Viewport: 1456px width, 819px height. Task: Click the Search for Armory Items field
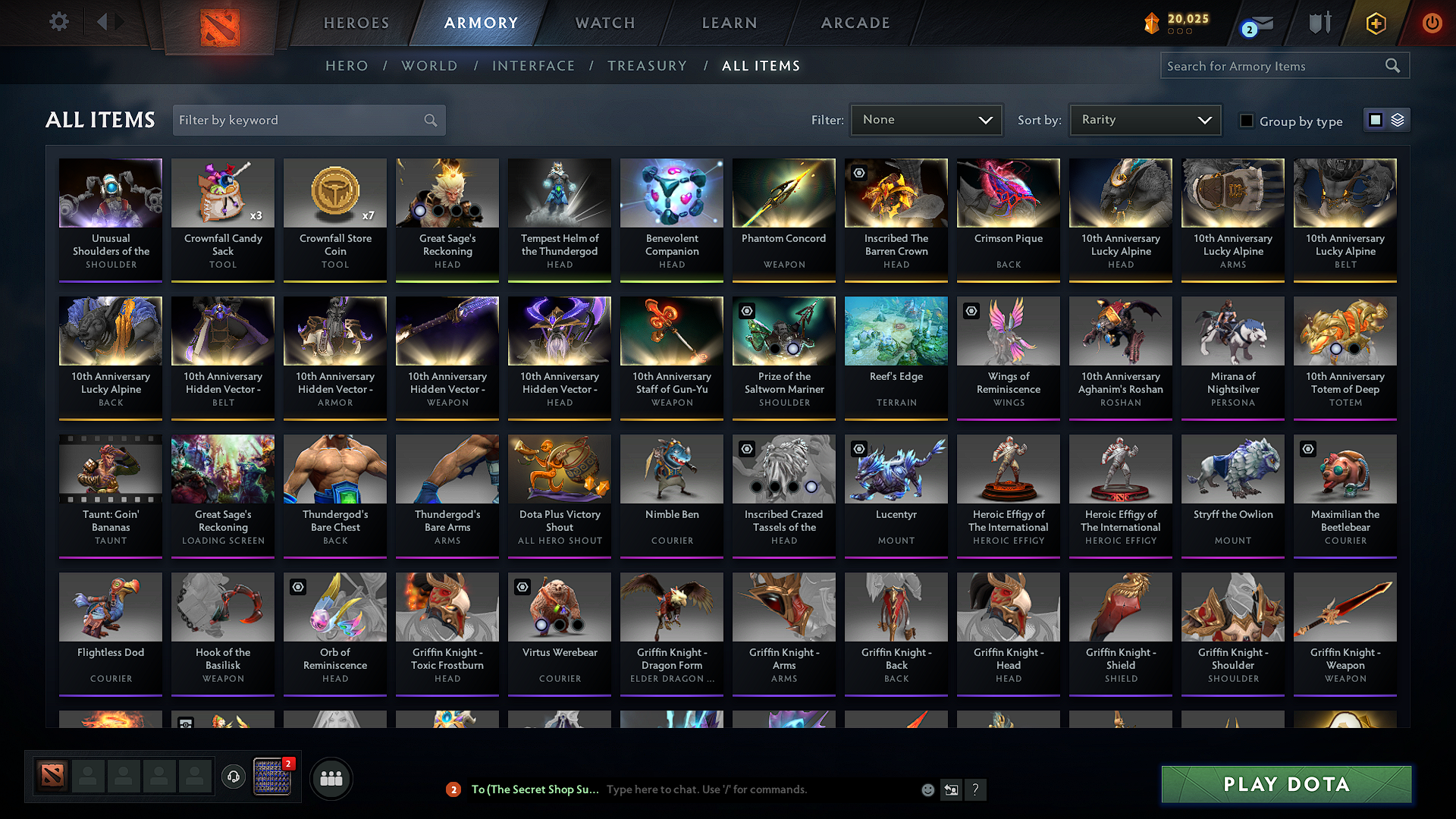[1274, 66]
